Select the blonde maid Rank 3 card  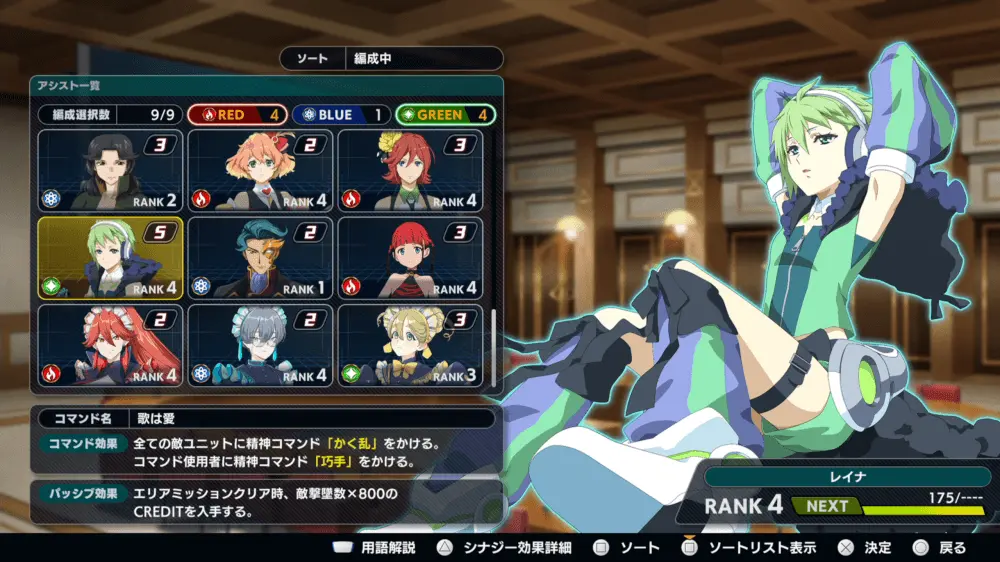point(410,345)
